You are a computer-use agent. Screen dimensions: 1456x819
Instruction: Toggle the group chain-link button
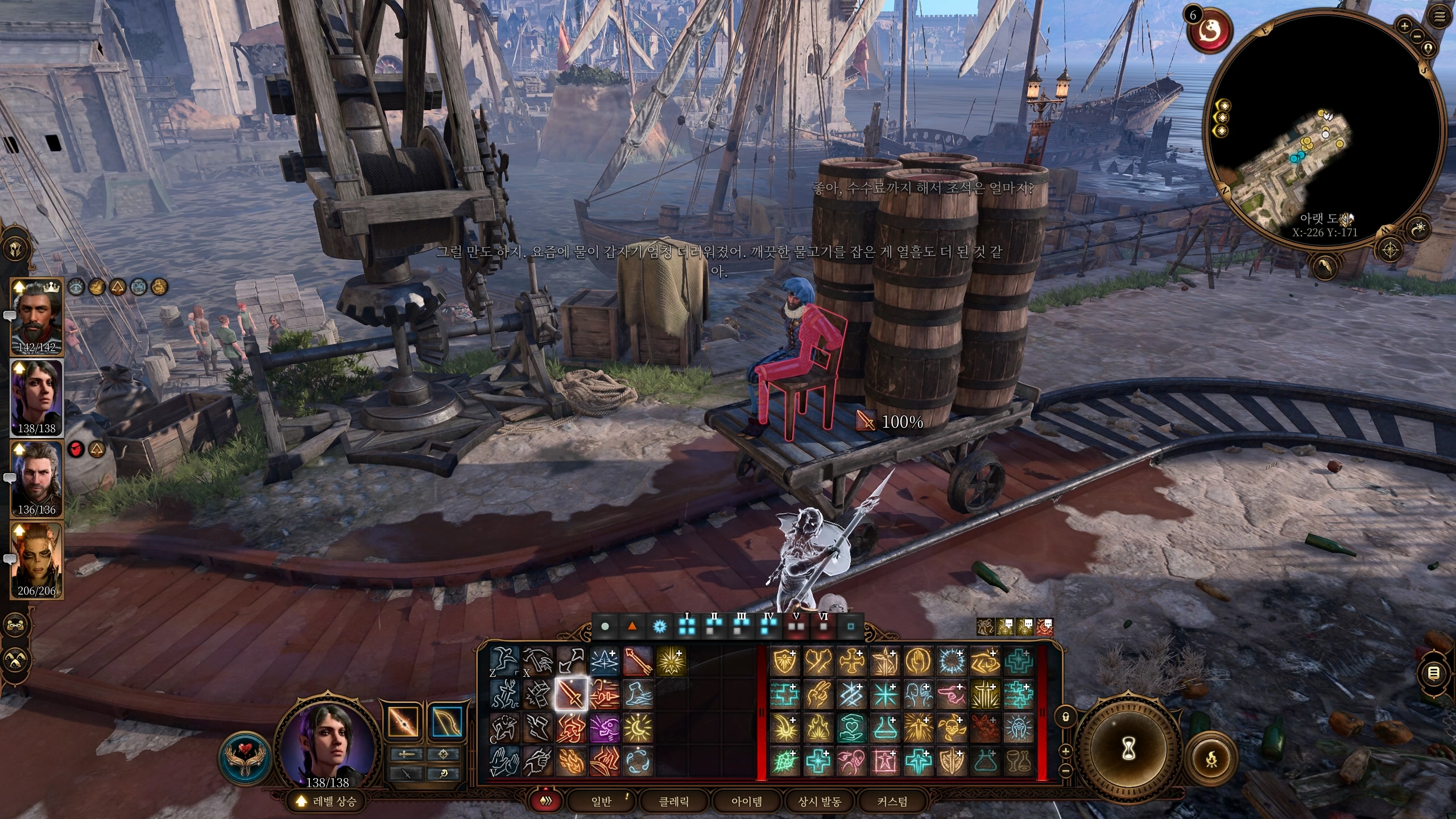tap(15, 625)
